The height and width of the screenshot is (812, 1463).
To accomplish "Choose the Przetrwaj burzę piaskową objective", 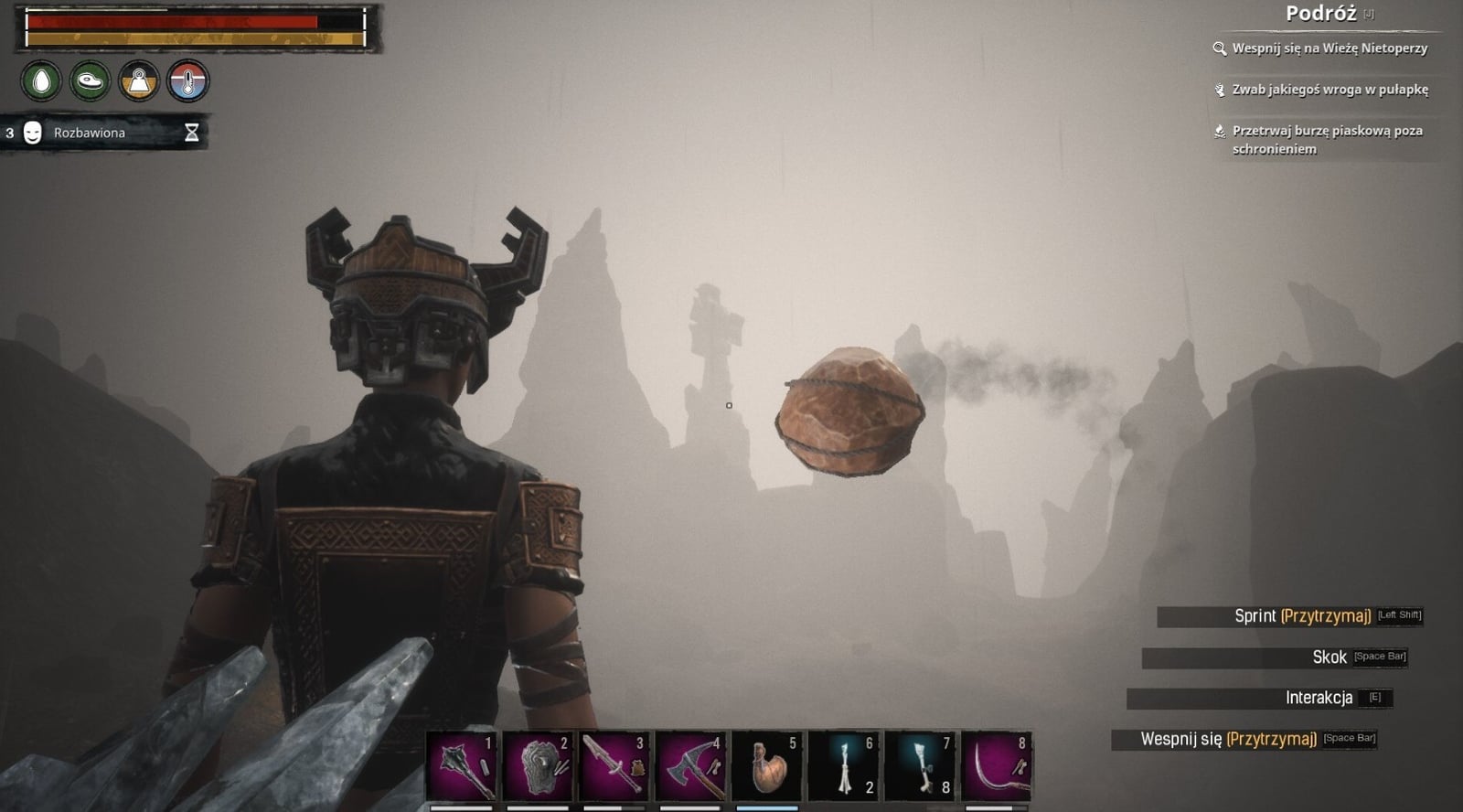I will point(1326,139).
